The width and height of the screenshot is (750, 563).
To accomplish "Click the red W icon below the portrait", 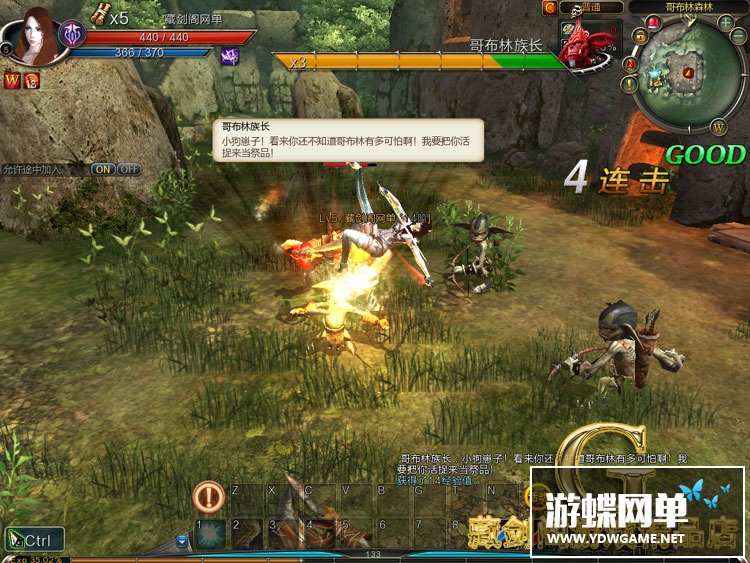I will [14, 80].
